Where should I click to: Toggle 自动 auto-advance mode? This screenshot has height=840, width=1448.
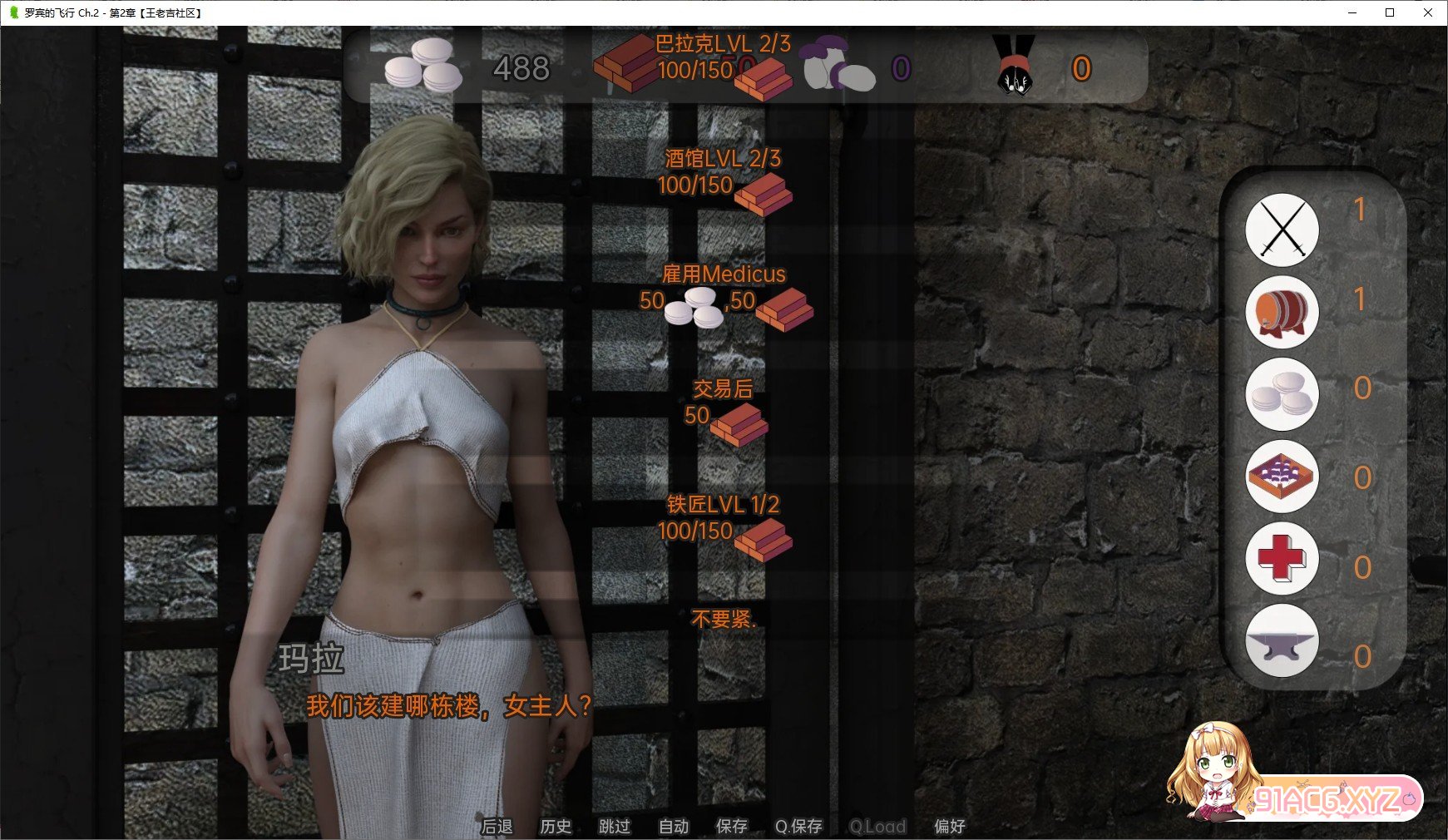tap(674, 826)
